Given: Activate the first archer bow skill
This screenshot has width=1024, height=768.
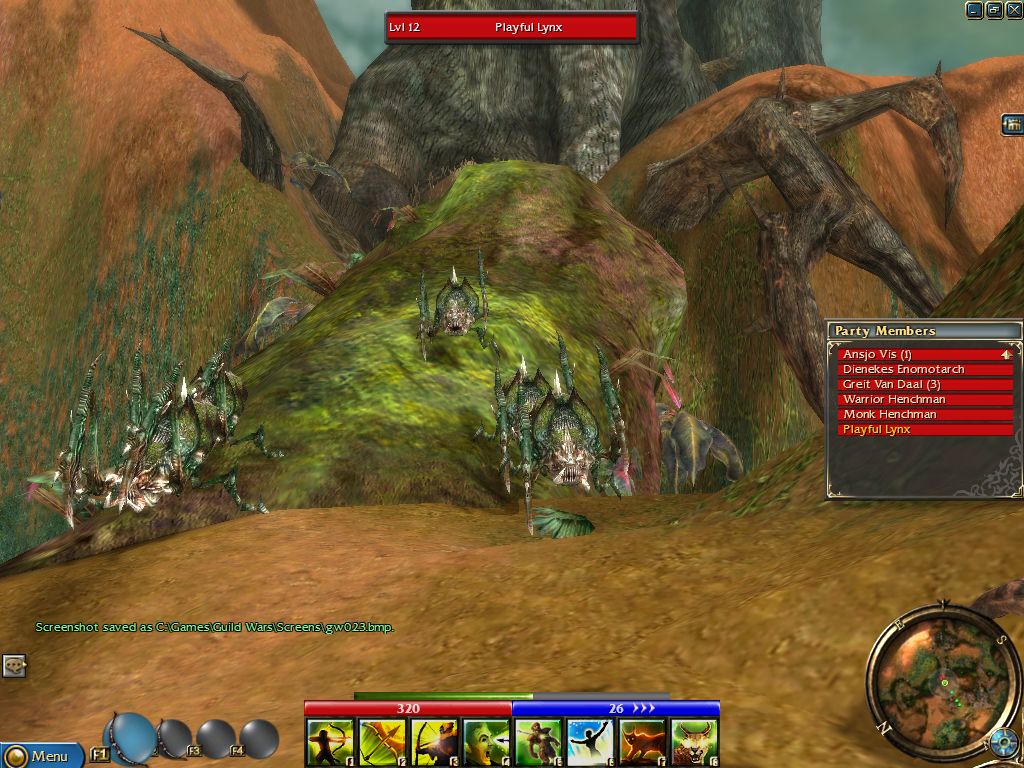Looking at the screenshot, I should (330, 742).
